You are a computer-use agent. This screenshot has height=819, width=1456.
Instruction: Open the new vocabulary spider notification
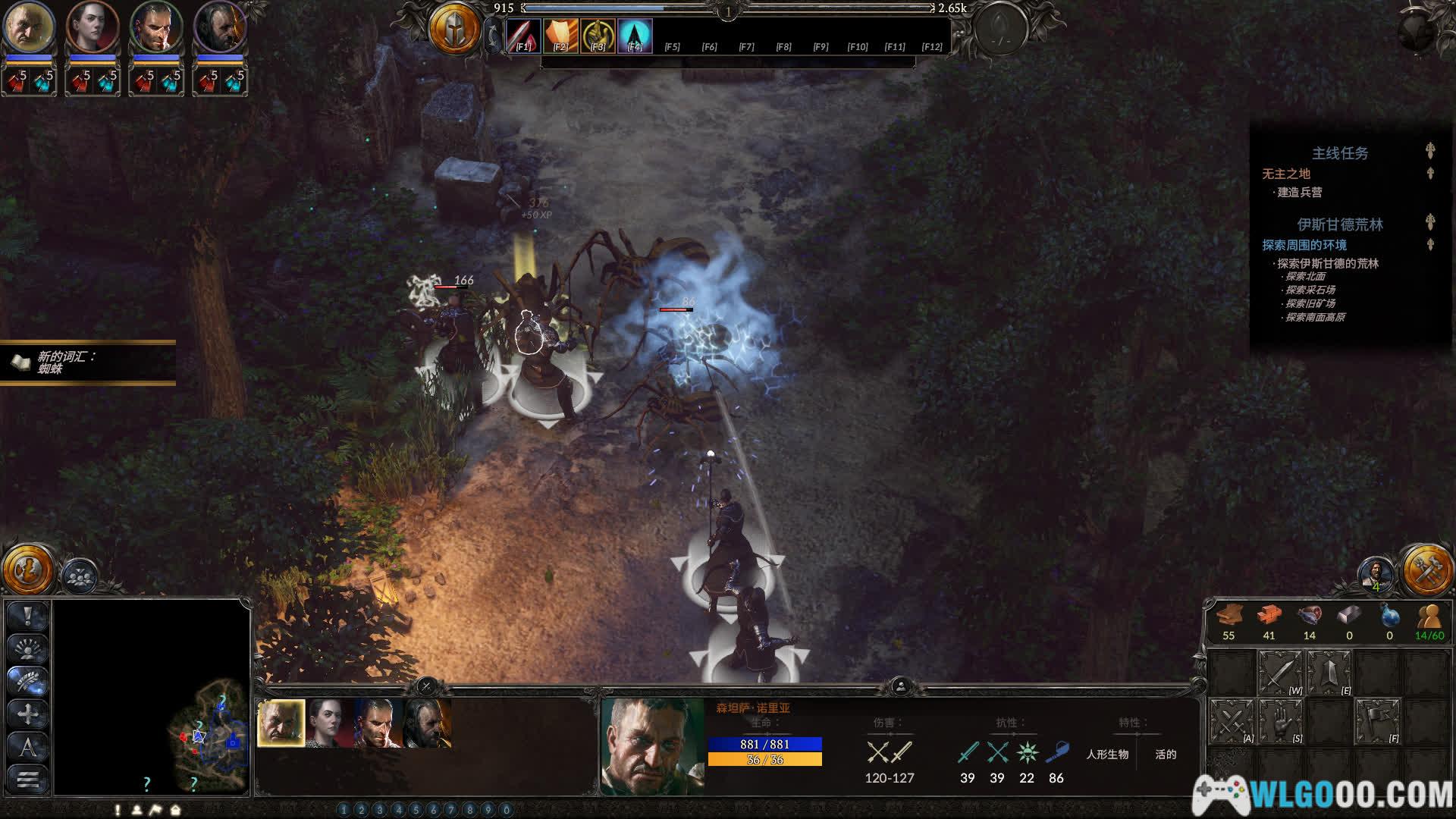click(x=87, y=362)
